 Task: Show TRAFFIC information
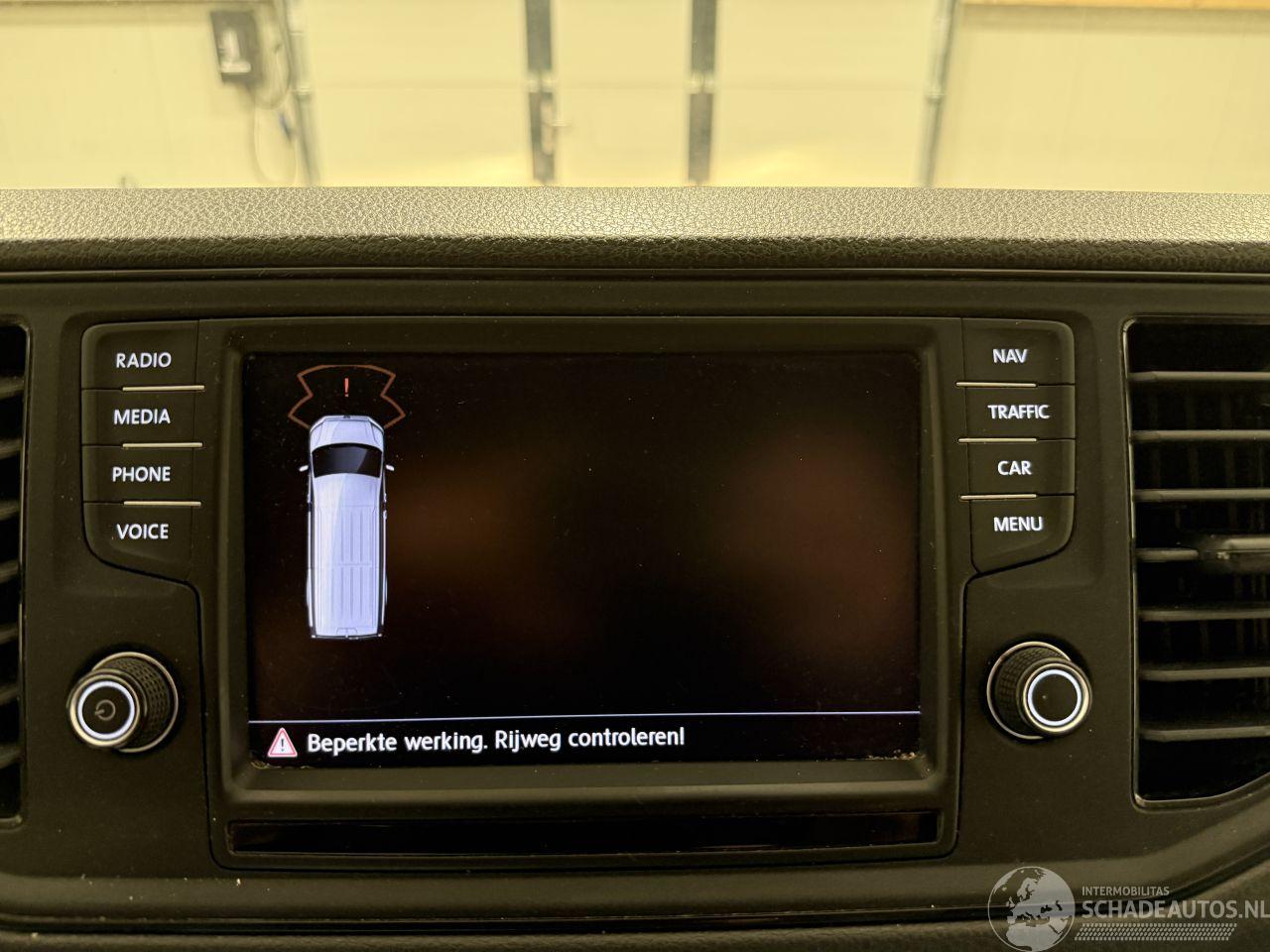(x=1017, y=412)
